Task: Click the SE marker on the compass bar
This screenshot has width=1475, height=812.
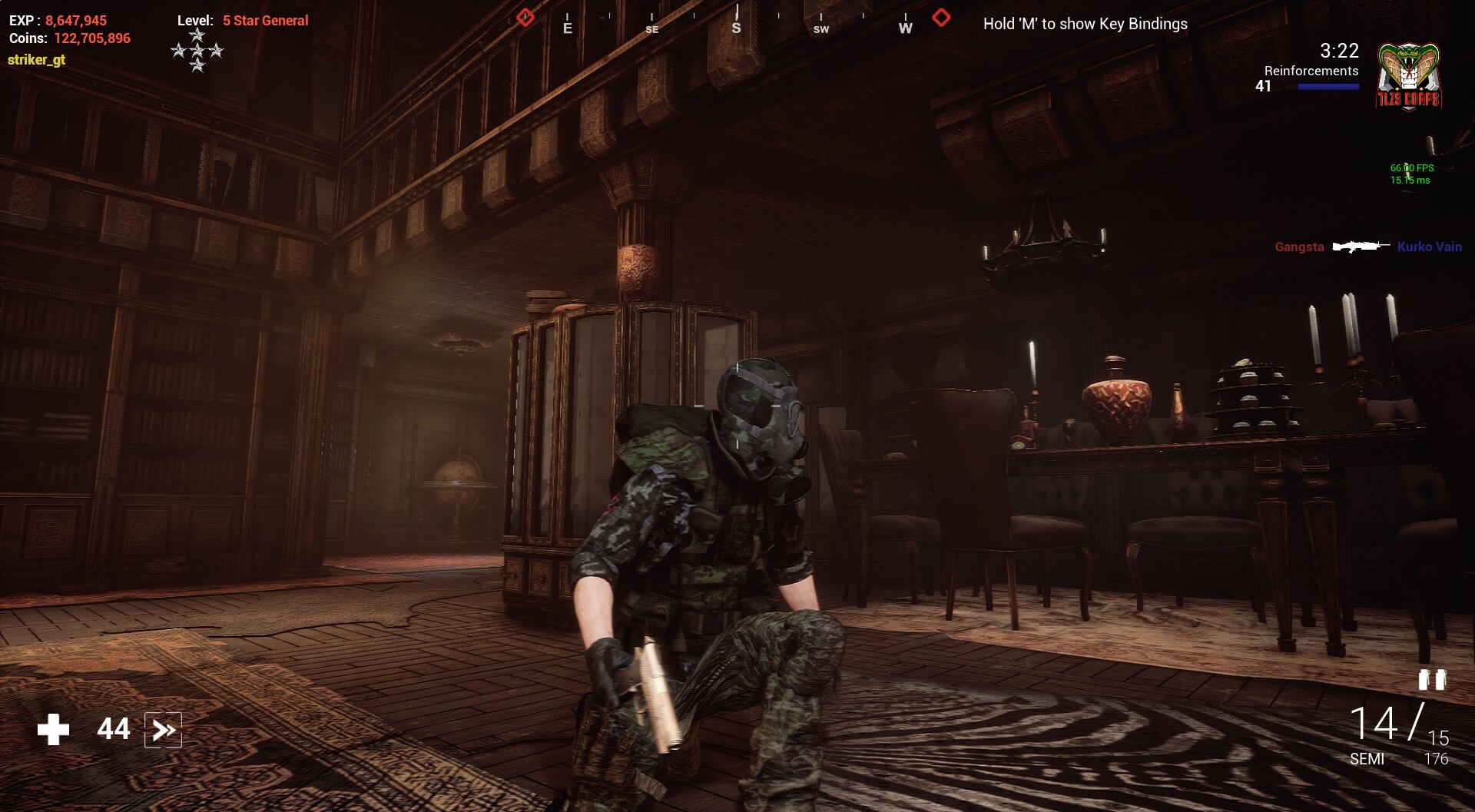Action: pos(652,29)
